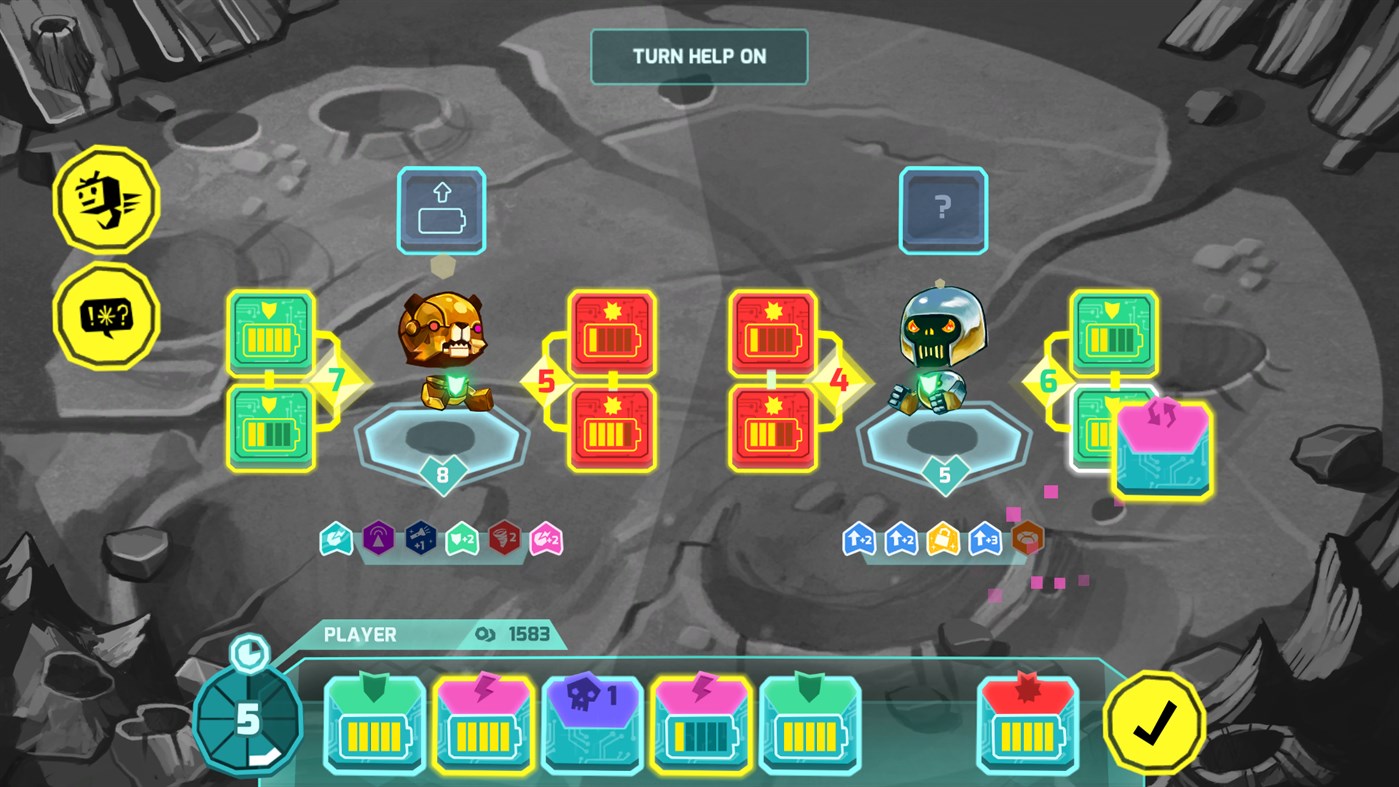Enable help using the TURN HELP ON button

[699, 57]
